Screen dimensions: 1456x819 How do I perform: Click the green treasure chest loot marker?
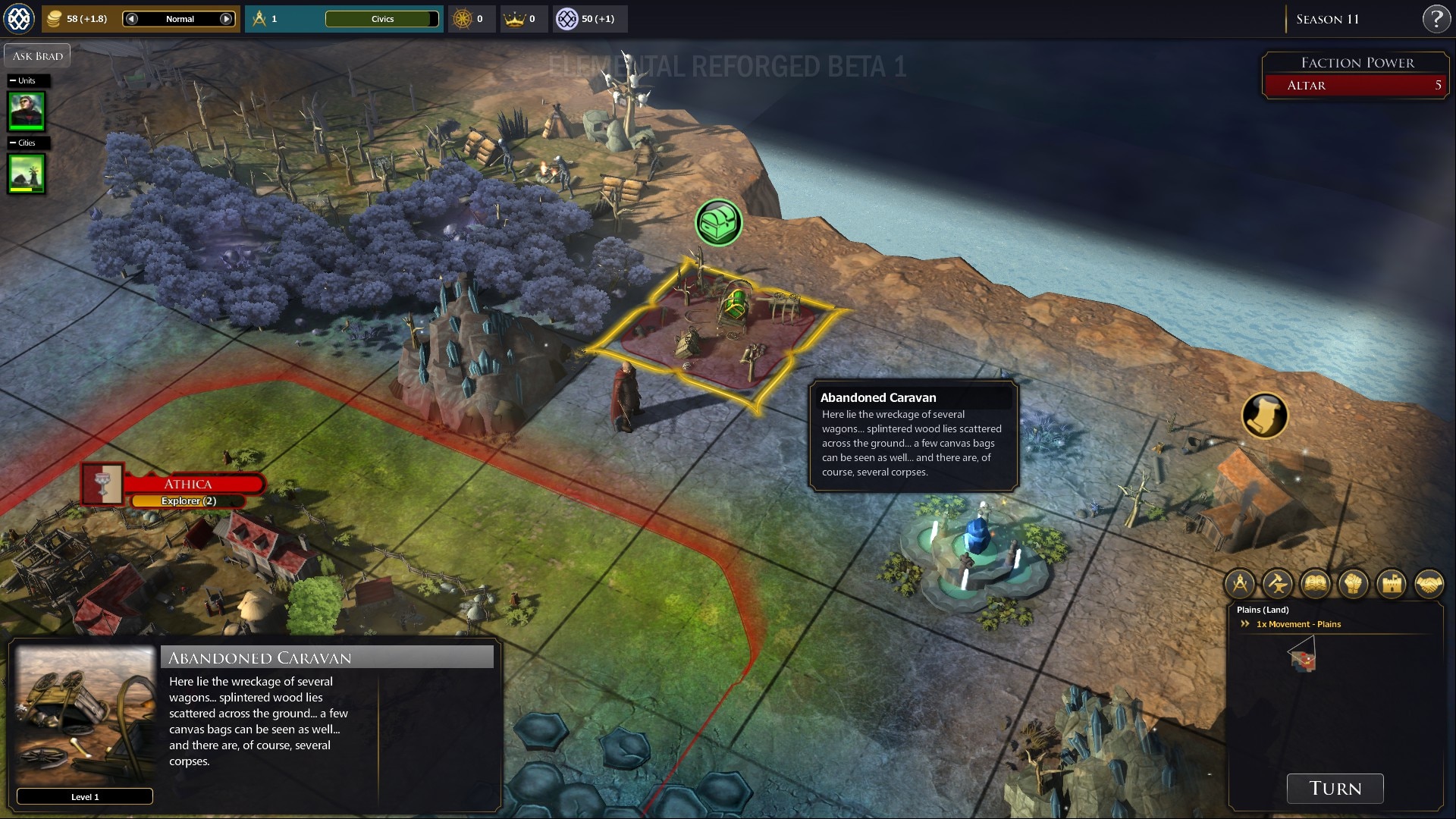coord(718,222)
